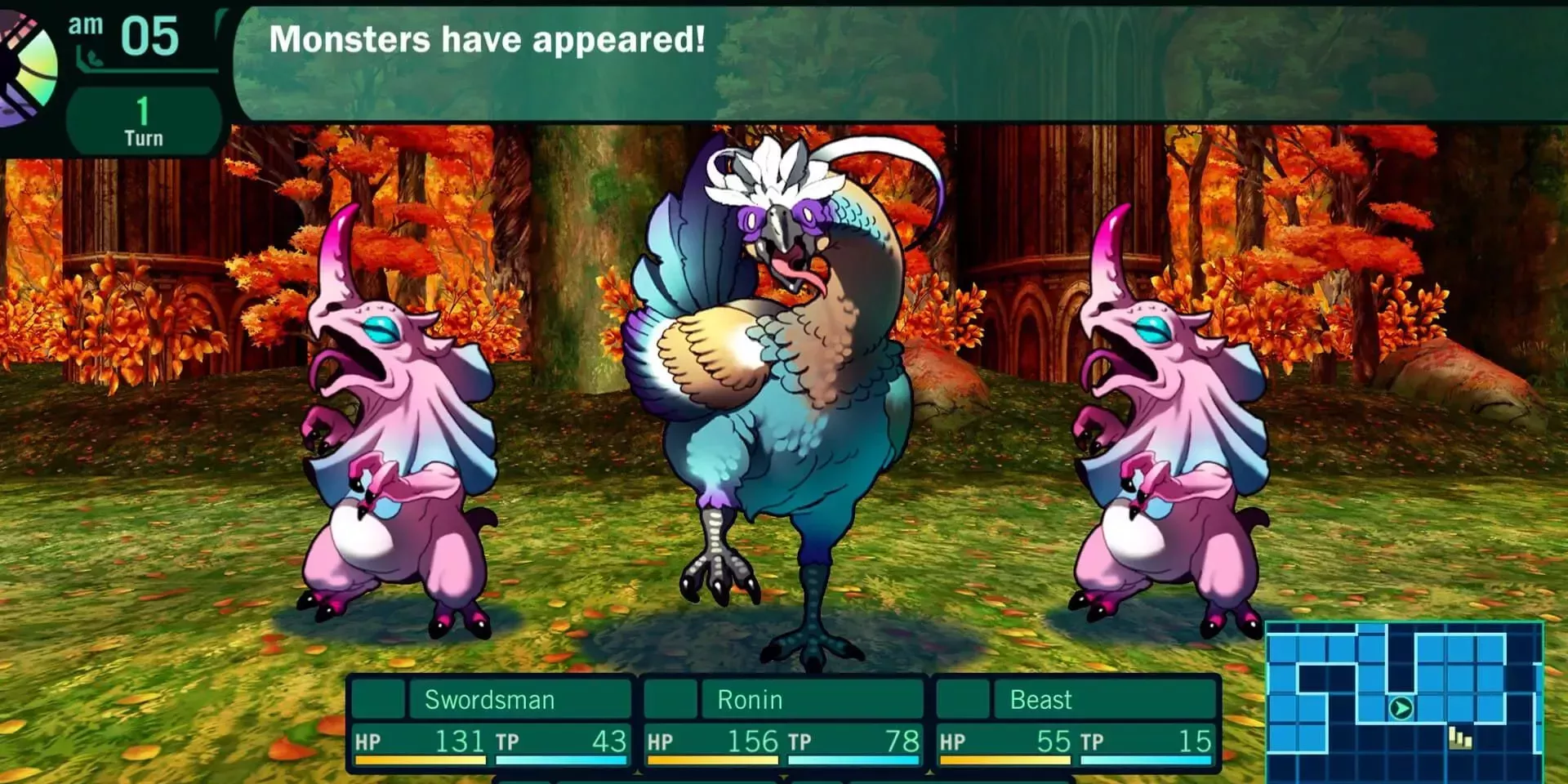1568x784 pixels.
Task: Select the Ronin party panel
Action: [782, 723]
